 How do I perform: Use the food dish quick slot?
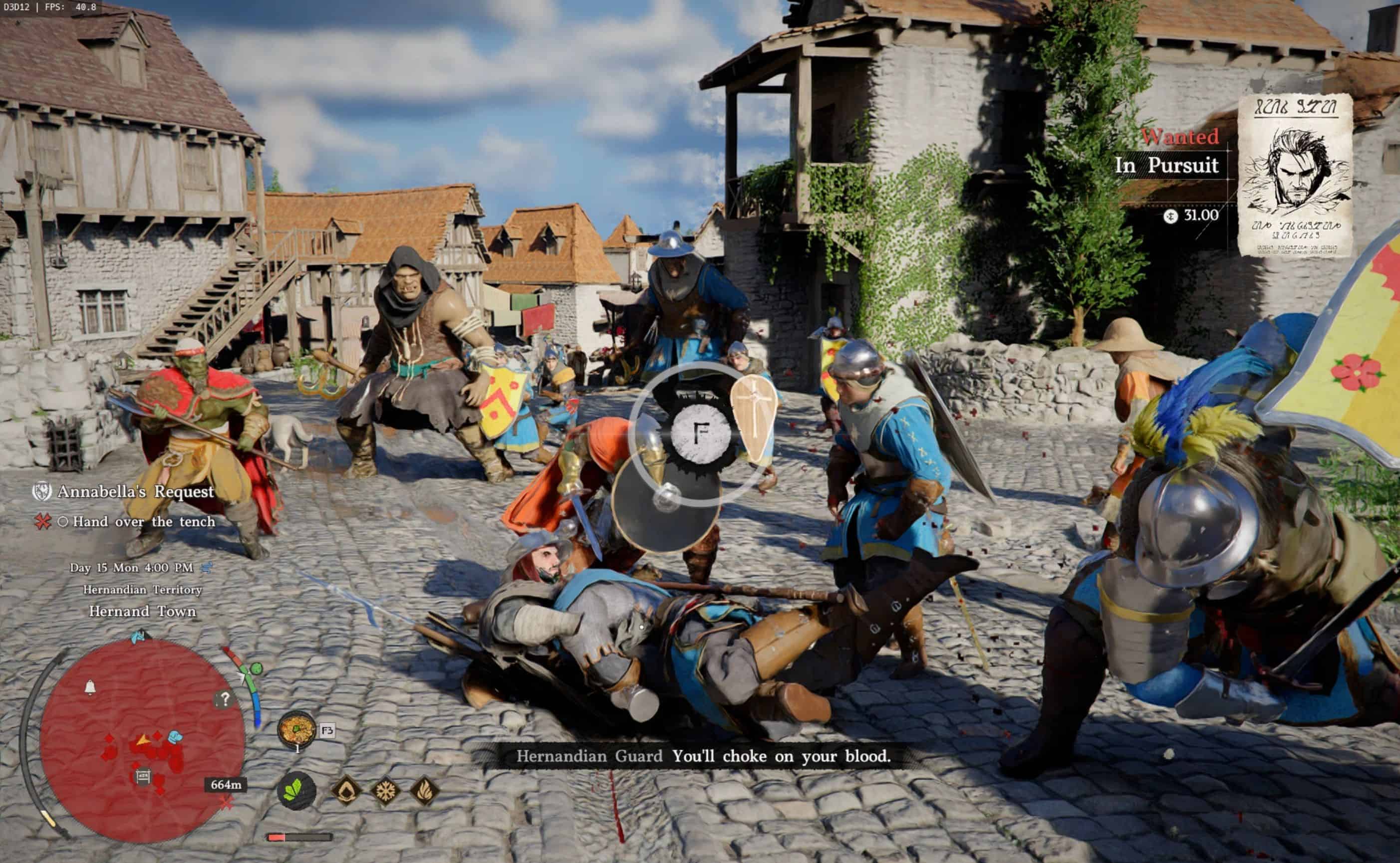pyautogui.click(x=296, y=729)
